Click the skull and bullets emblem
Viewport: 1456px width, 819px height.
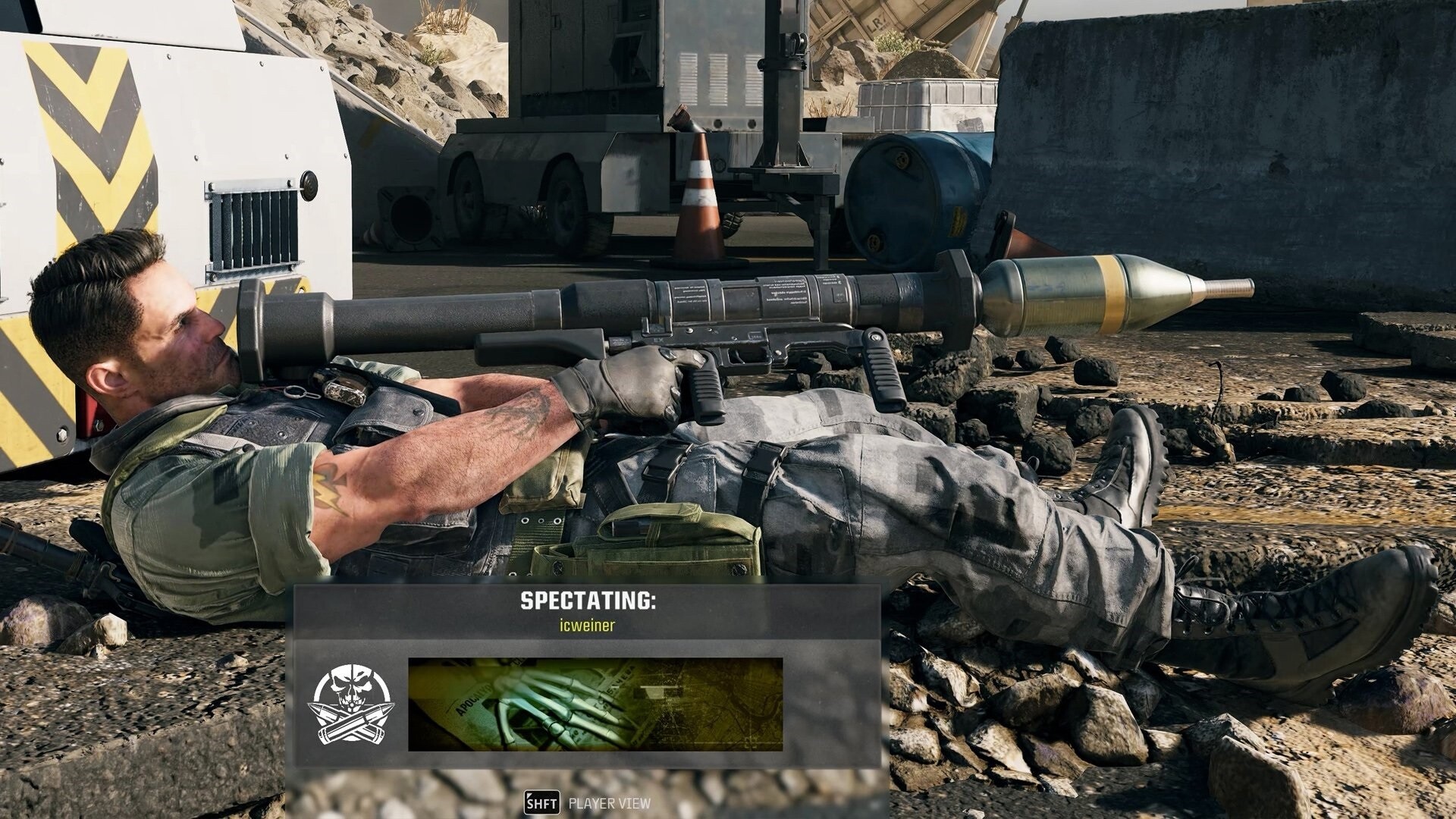coord(350,704)
